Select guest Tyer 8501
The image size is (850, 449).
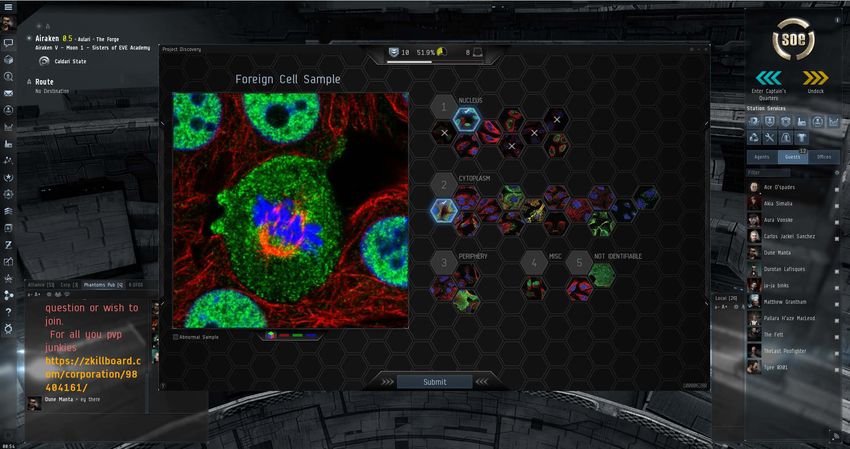(776, 367)
